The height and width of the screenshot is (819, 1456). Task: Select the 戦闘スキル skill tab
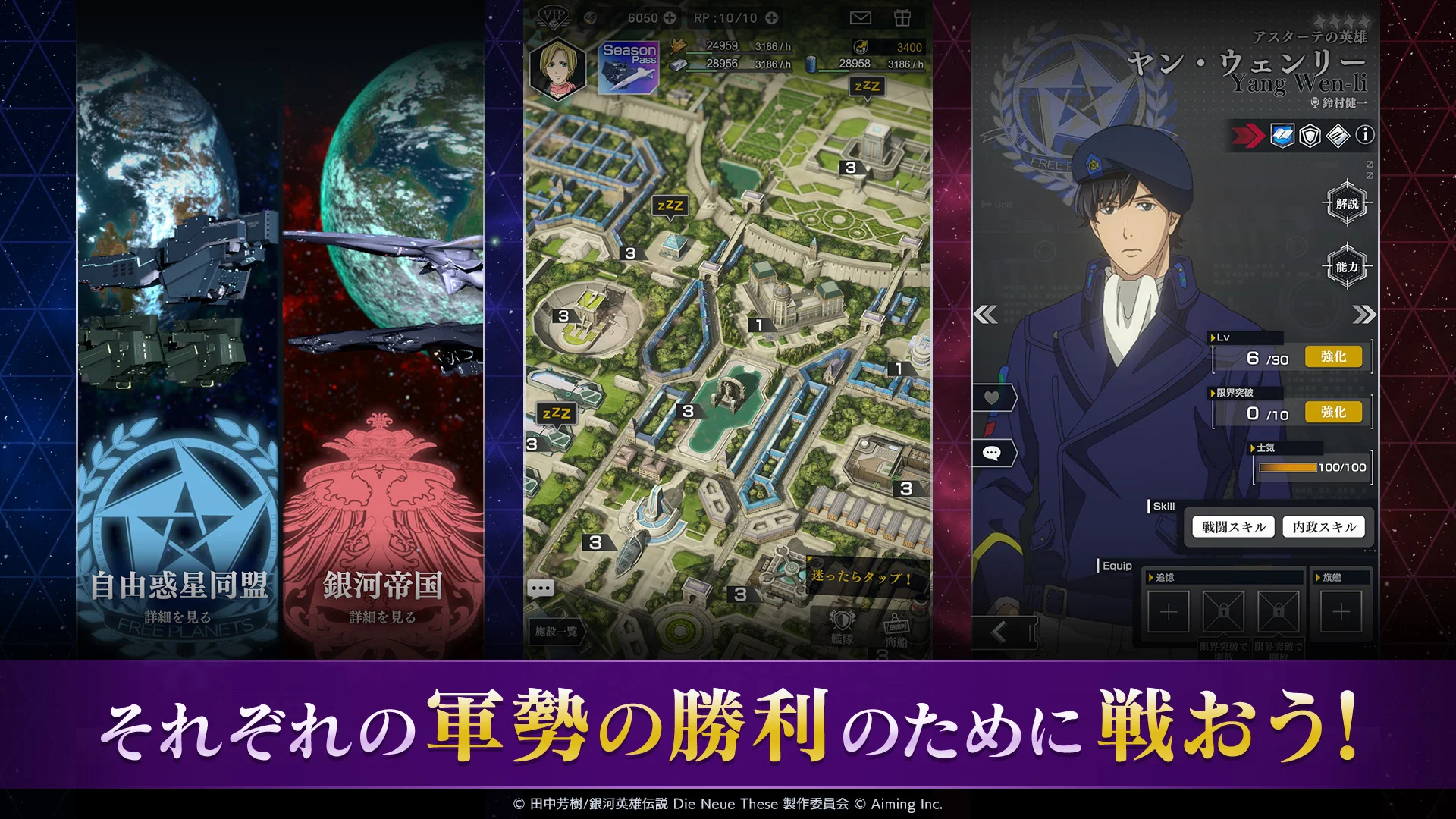coord(1232,526)
